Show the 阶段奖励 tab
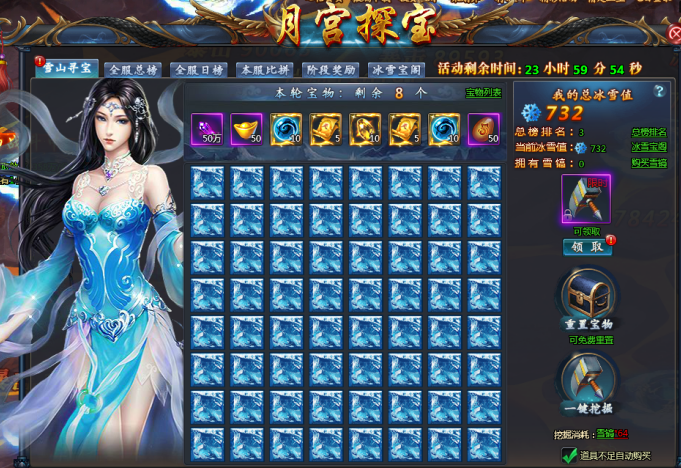This screenshot has height=468, width=681. click(331, 70)
